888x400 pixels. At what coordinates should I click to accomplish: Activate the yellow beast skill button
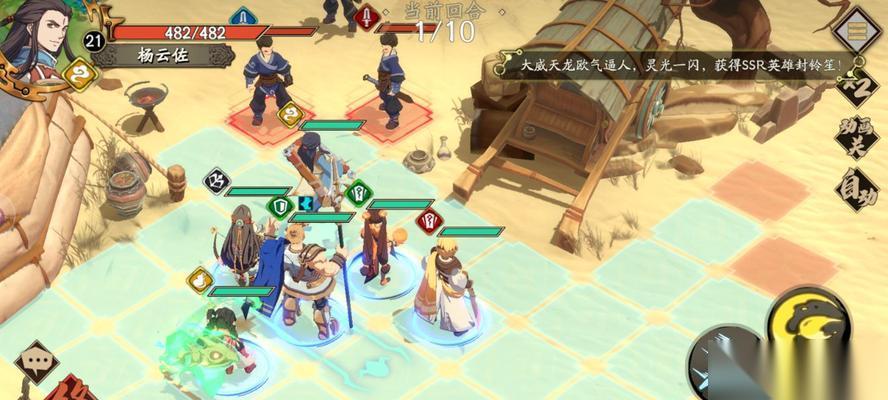click(x=807, y=320)
